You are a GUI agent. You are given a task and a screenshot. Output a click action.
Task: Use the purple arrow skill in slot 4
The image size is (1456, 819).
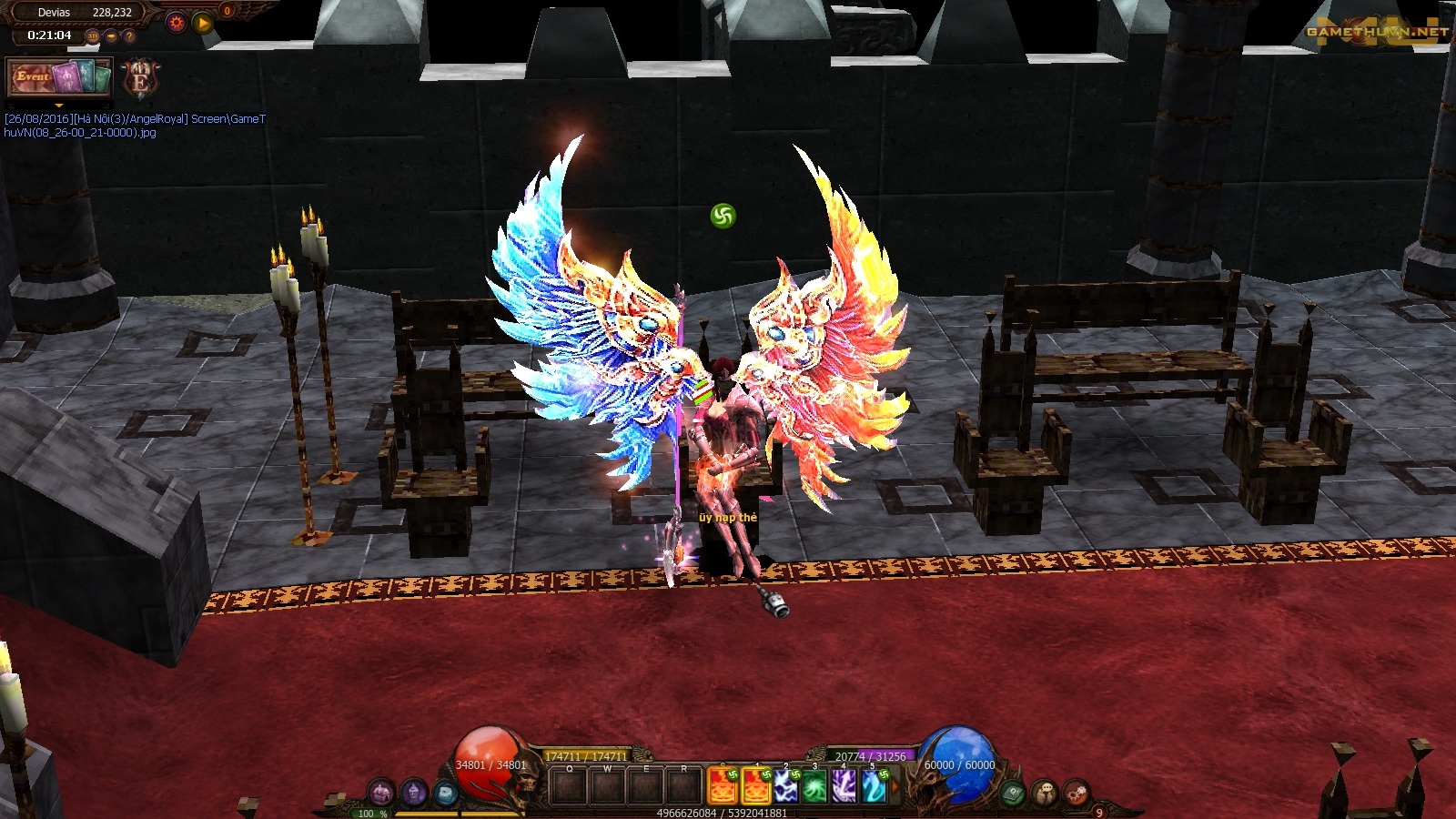click(844, 787)
